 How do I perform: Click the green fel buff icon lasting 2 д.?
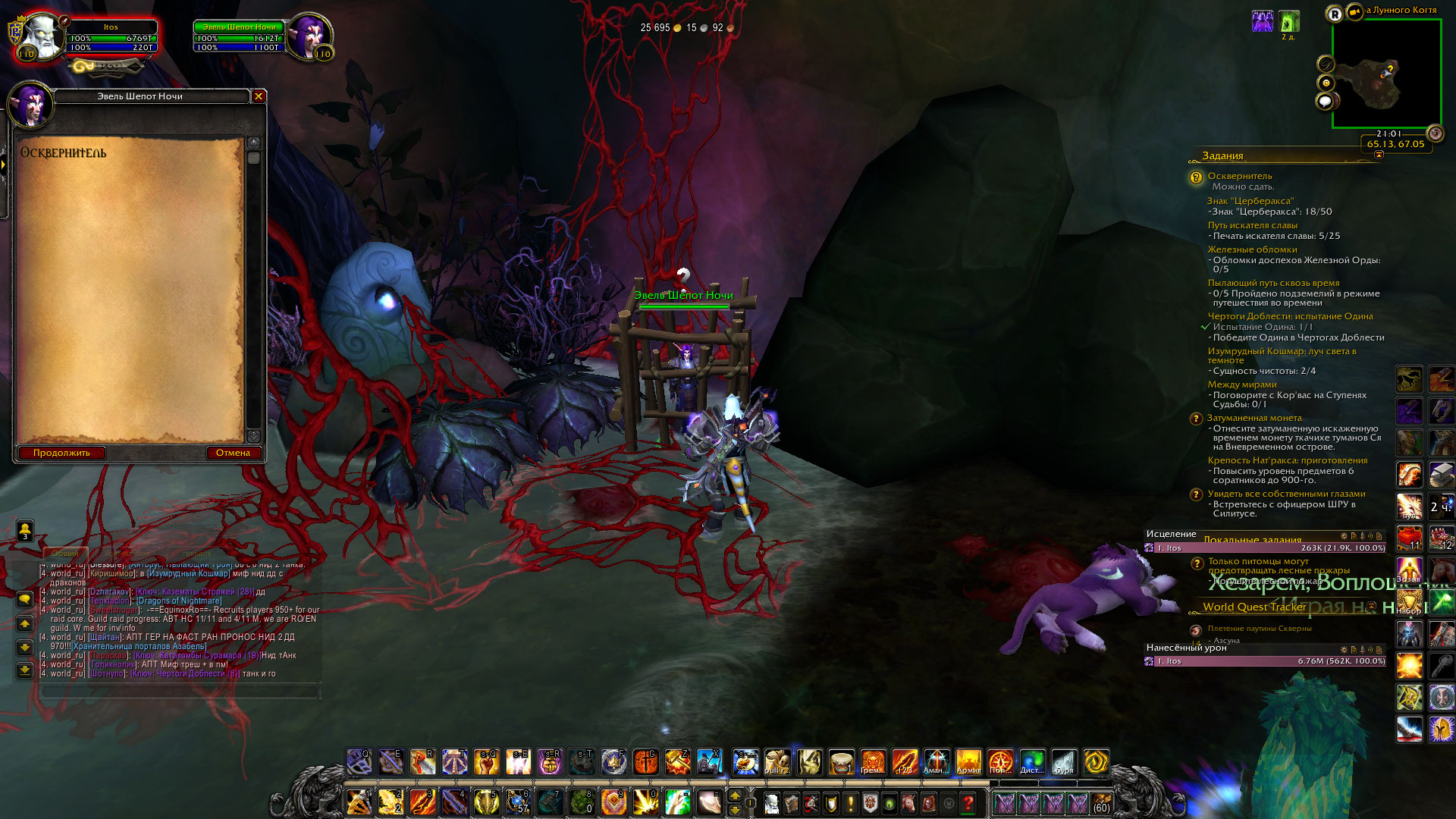pyautogui.click(x=1288, y=21)
